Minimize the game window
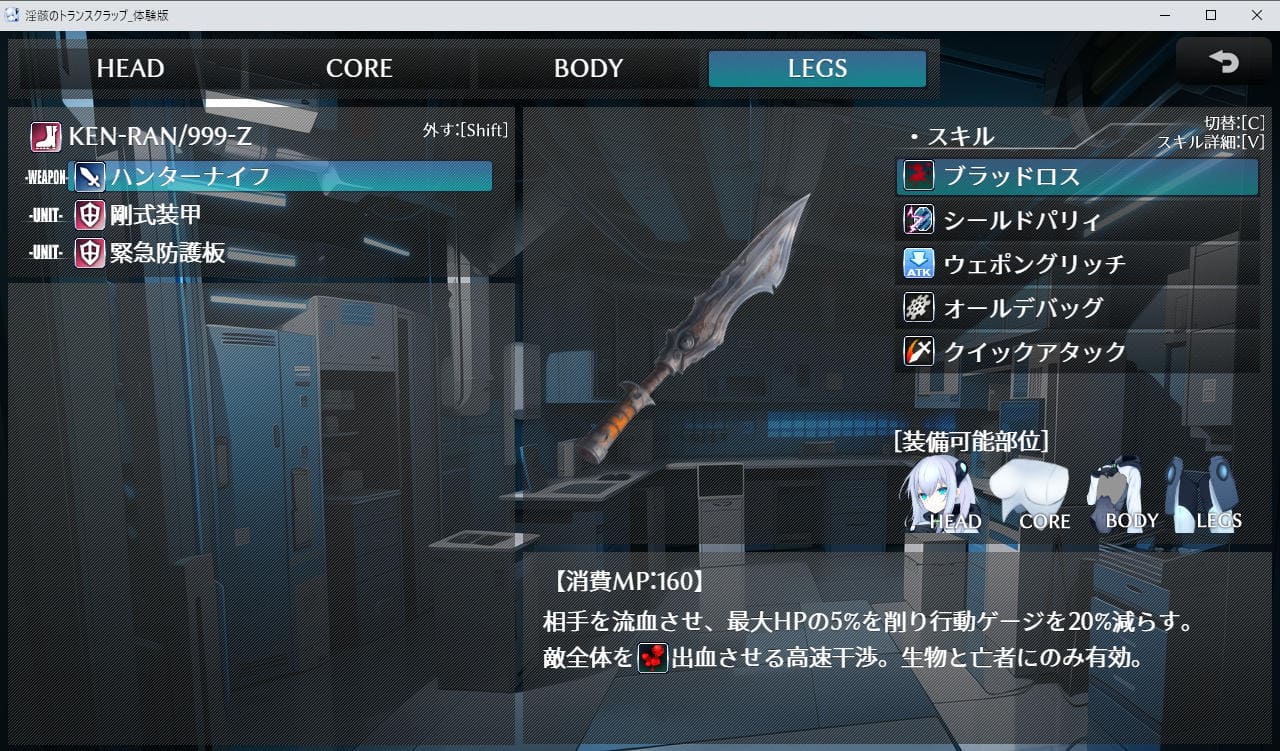Image resolution: width=1280 pixels, height=751 pixels. pyautogui.click(x=1165, y=14)
